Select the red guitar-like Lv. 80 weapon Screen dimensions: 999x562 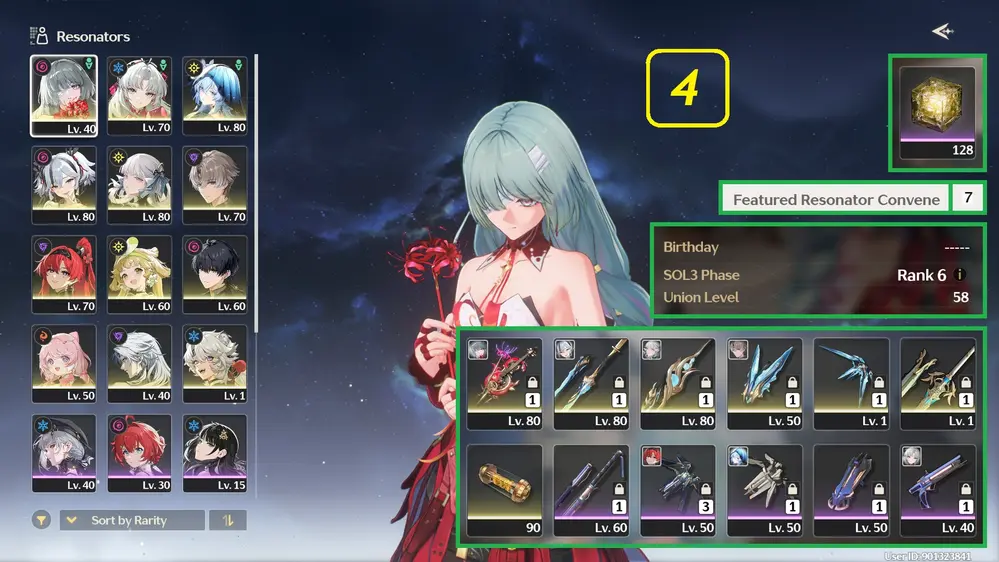(504, 383)
